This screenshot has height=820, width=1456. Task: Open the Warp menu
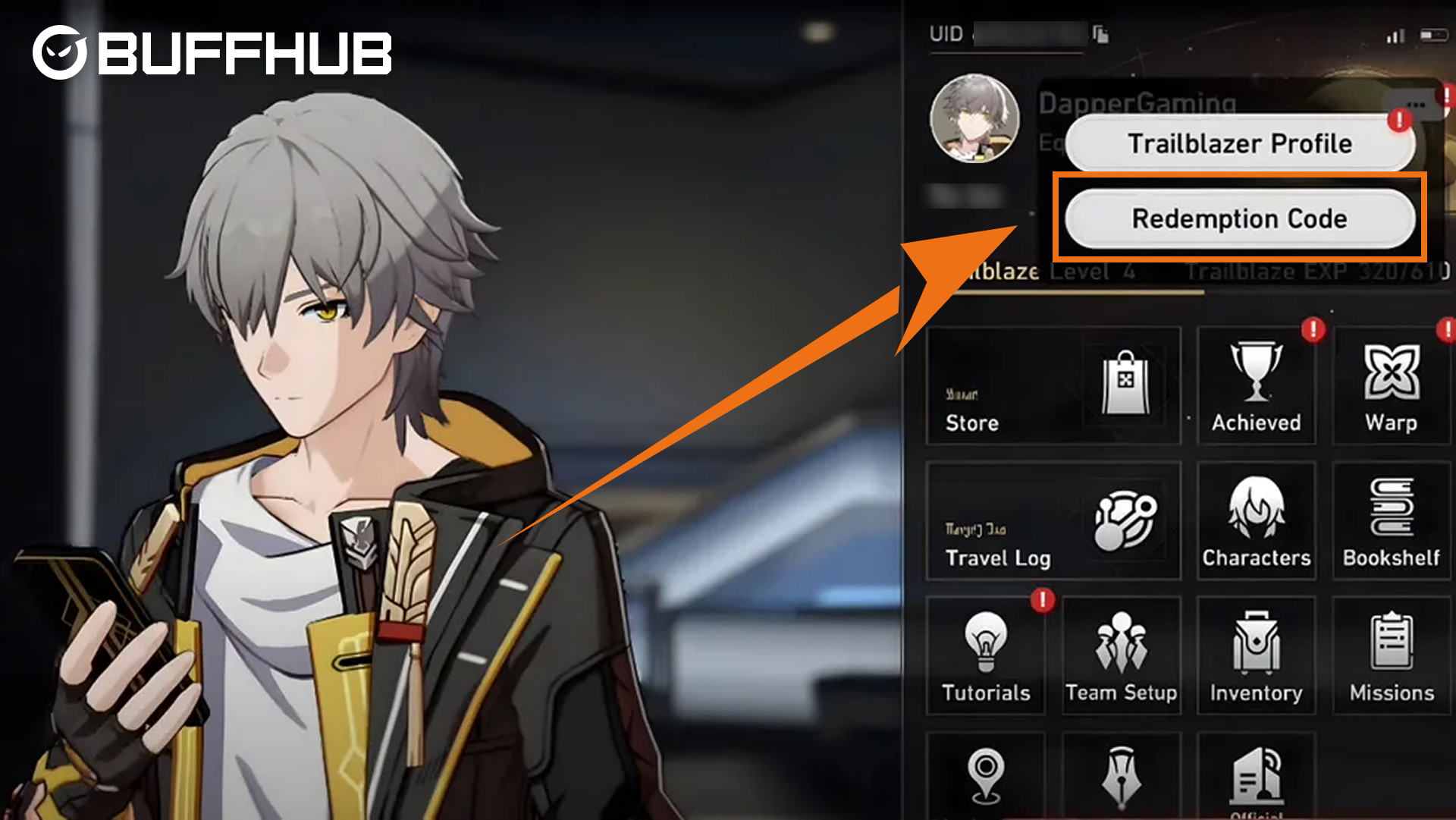pyautogui.click(x=1391, y=386)
